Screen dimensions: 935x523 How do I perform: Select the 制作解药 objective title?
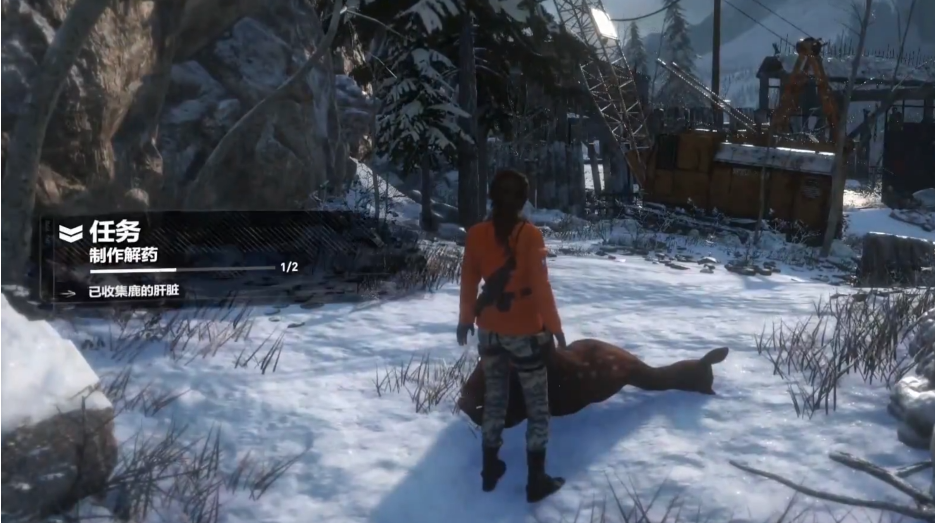click(123, 255)
